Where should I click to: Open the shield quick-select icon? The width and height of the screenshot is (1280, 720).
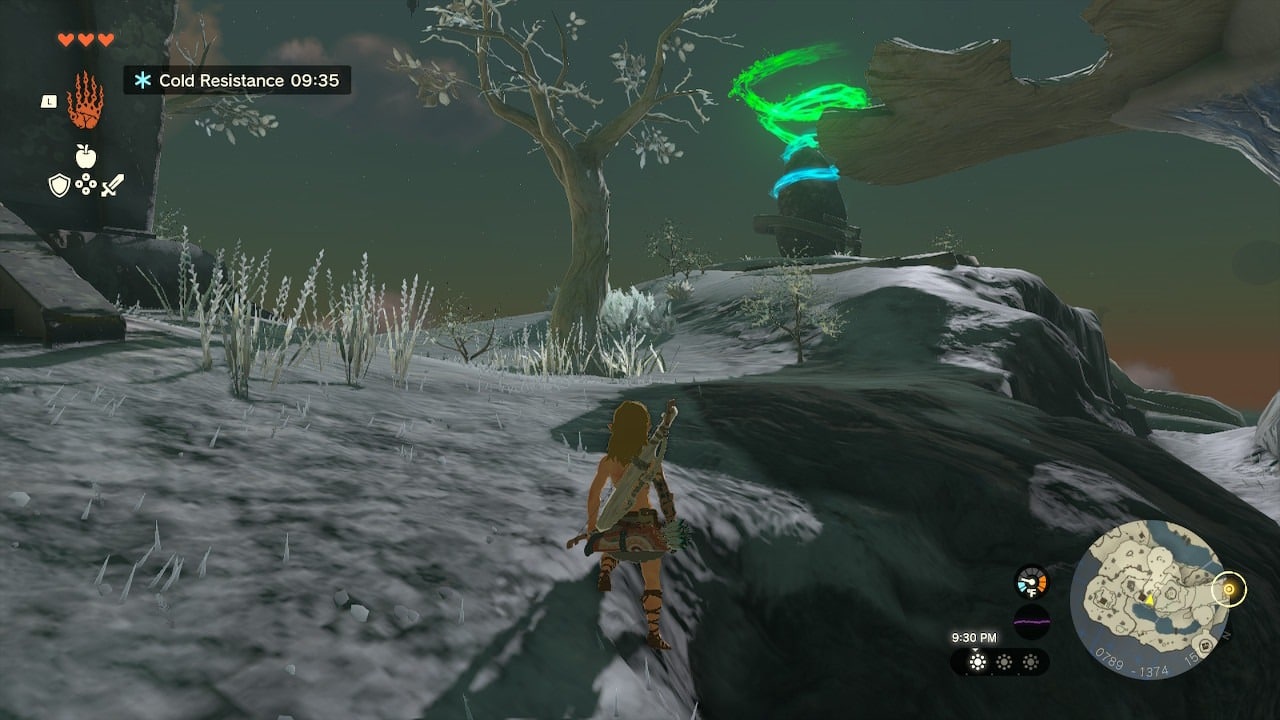tap(59, 185)
